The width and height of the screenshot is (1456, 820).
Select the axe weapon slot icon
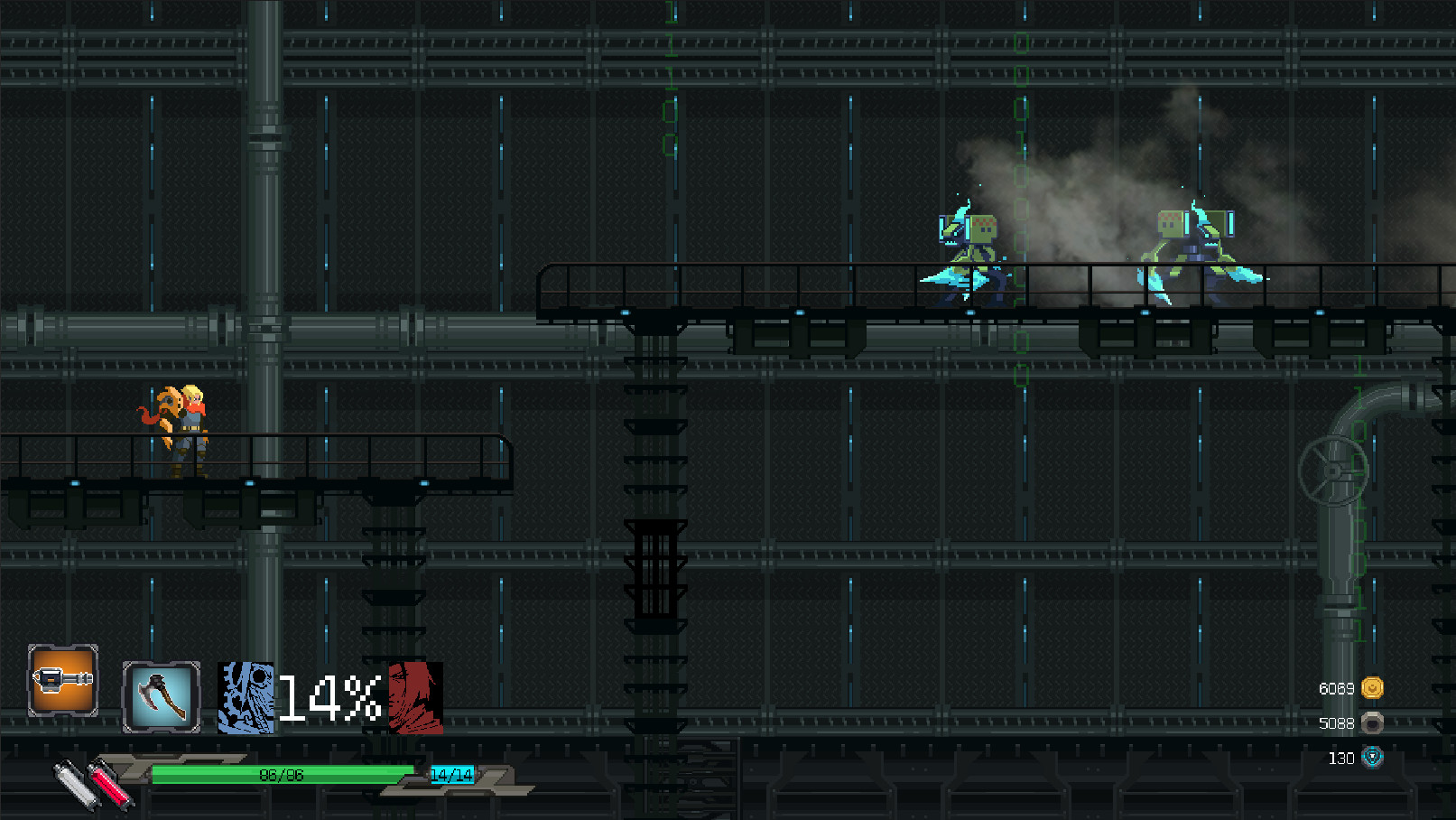click(160, 697)
